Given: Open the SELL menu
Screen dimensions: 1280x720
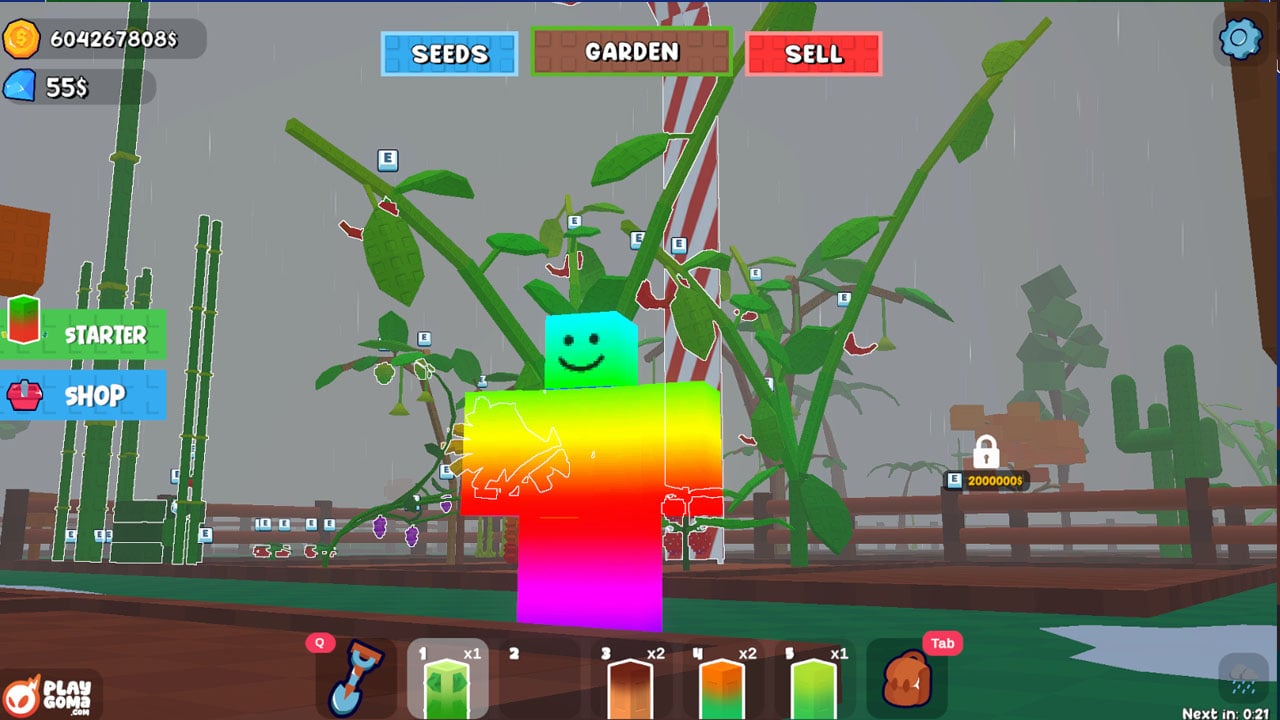Looking at the screenshot, I should point(814,54).
